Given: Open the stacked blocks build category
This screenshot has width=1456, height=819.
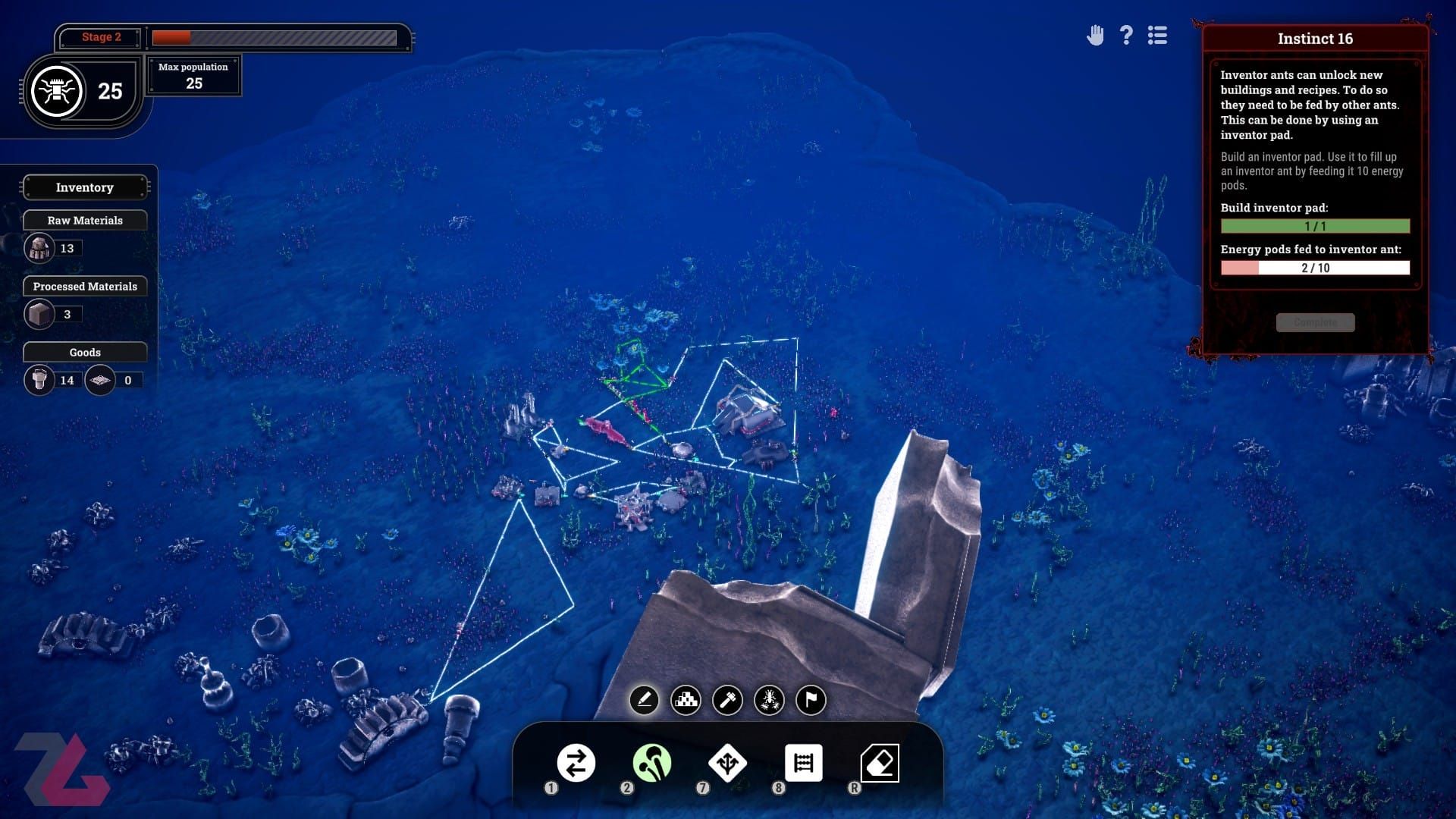Looking at the screenshot, I should point(686,699).
